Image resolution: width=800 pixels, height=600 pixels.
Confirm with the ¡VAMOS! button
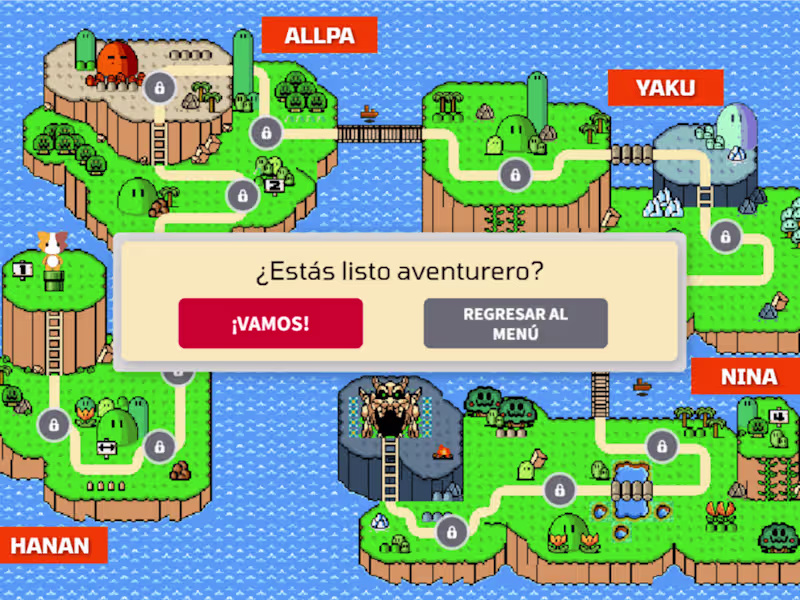[270, 323]
